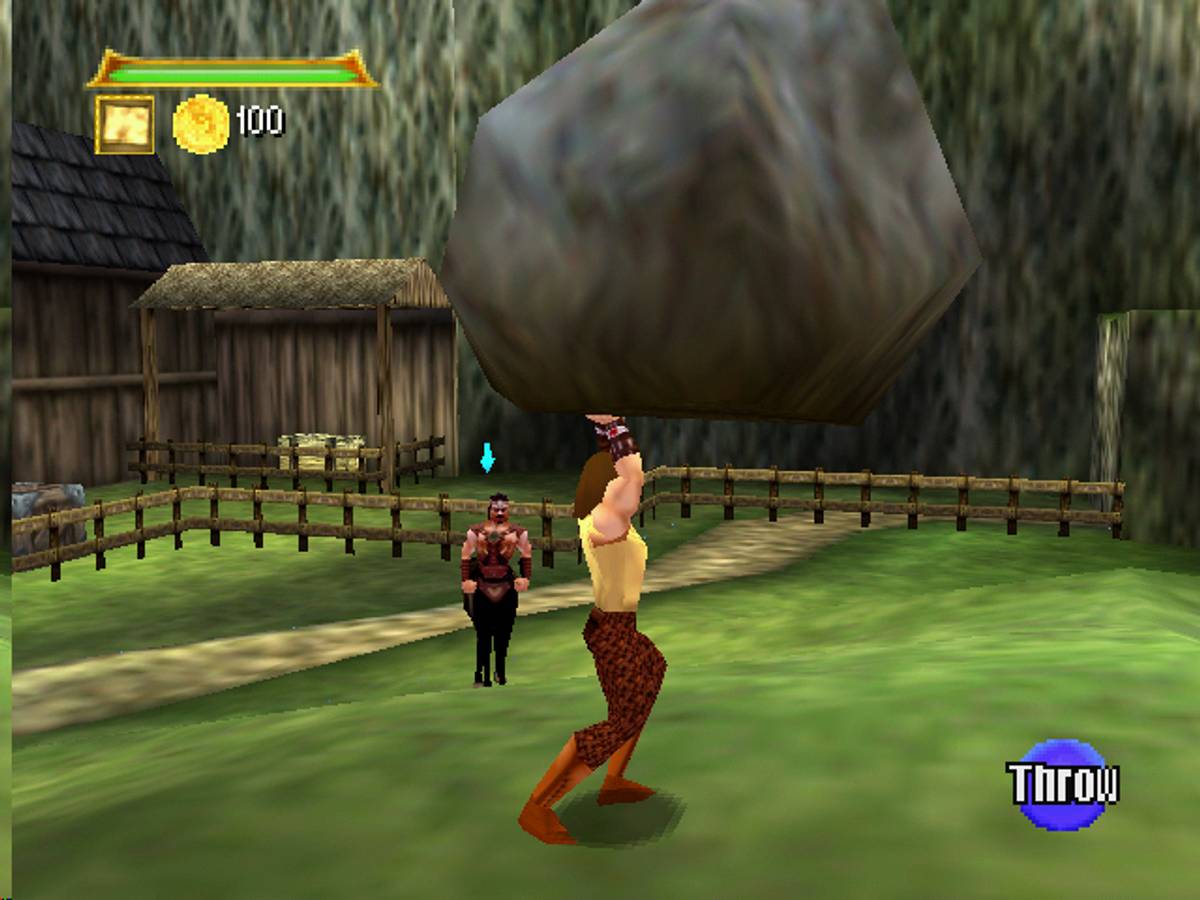This screenshot has width=1200, height=900.
Task: Click the gold coin icon
Action: click(201, 124)
